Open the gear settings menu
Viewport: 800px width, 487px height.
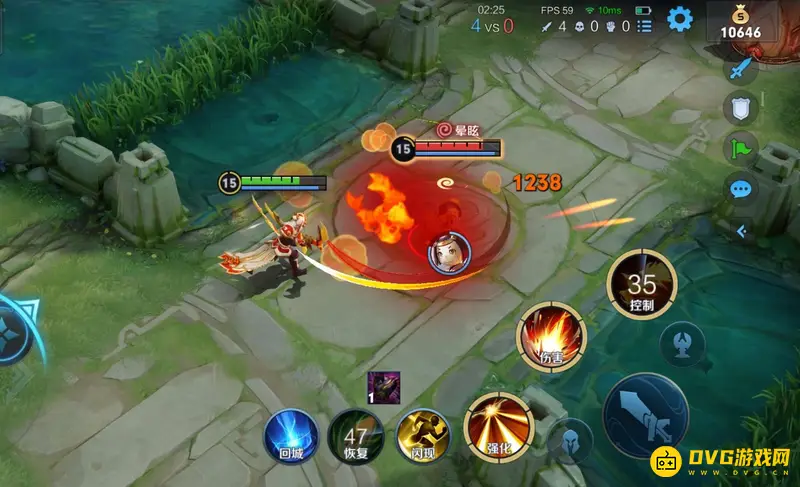[681, 19]
